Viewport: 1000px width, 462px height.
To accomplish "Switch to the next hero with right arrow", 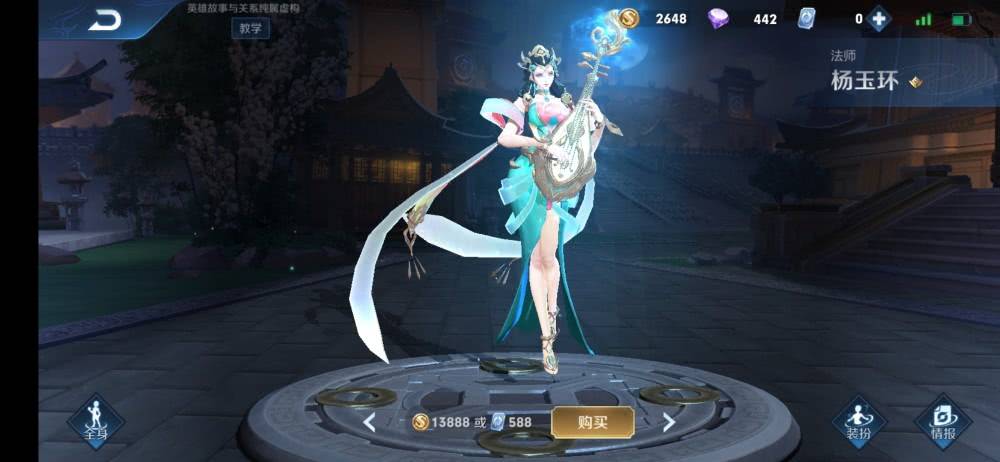I will coord(669,422).
